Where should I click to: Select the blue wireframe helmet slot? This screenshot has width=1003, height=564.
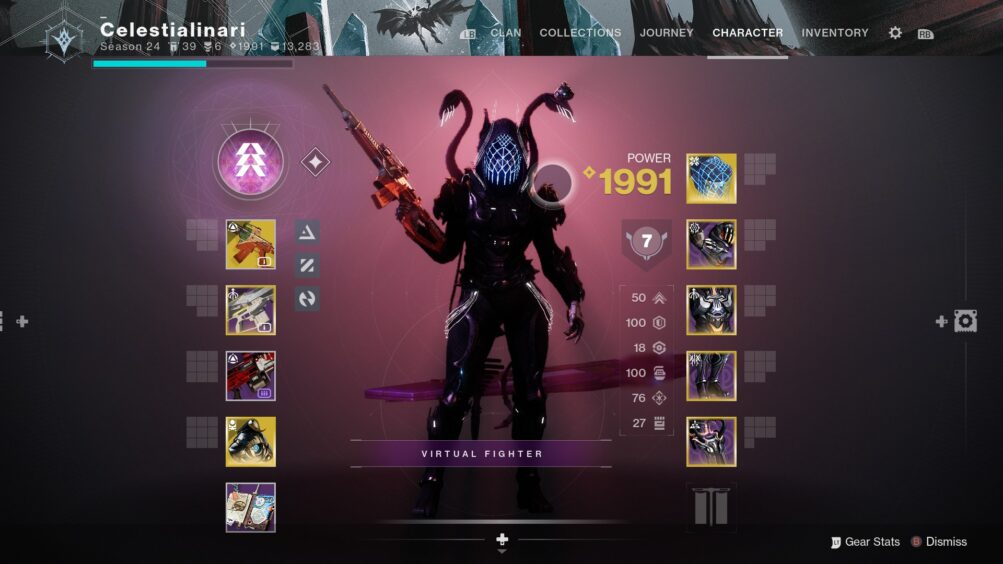(x=711, y=179)
